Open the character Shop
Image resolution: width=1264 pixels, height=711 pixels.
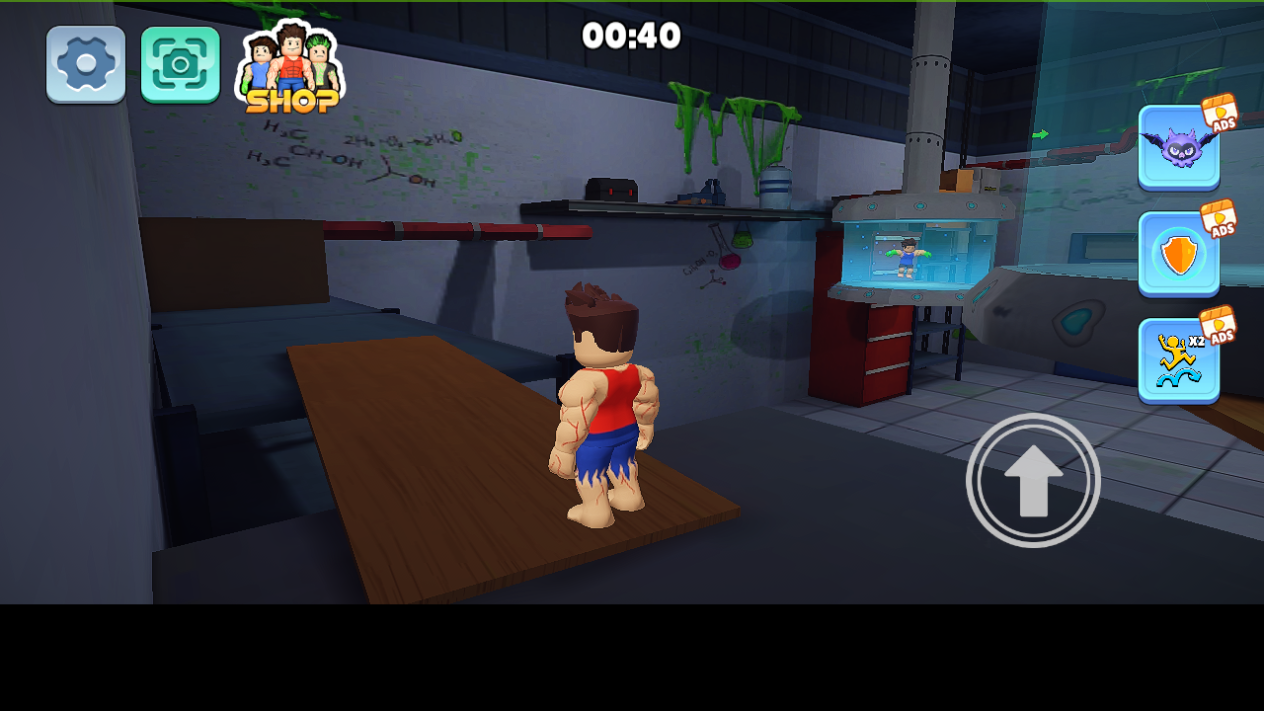(291, 70)
